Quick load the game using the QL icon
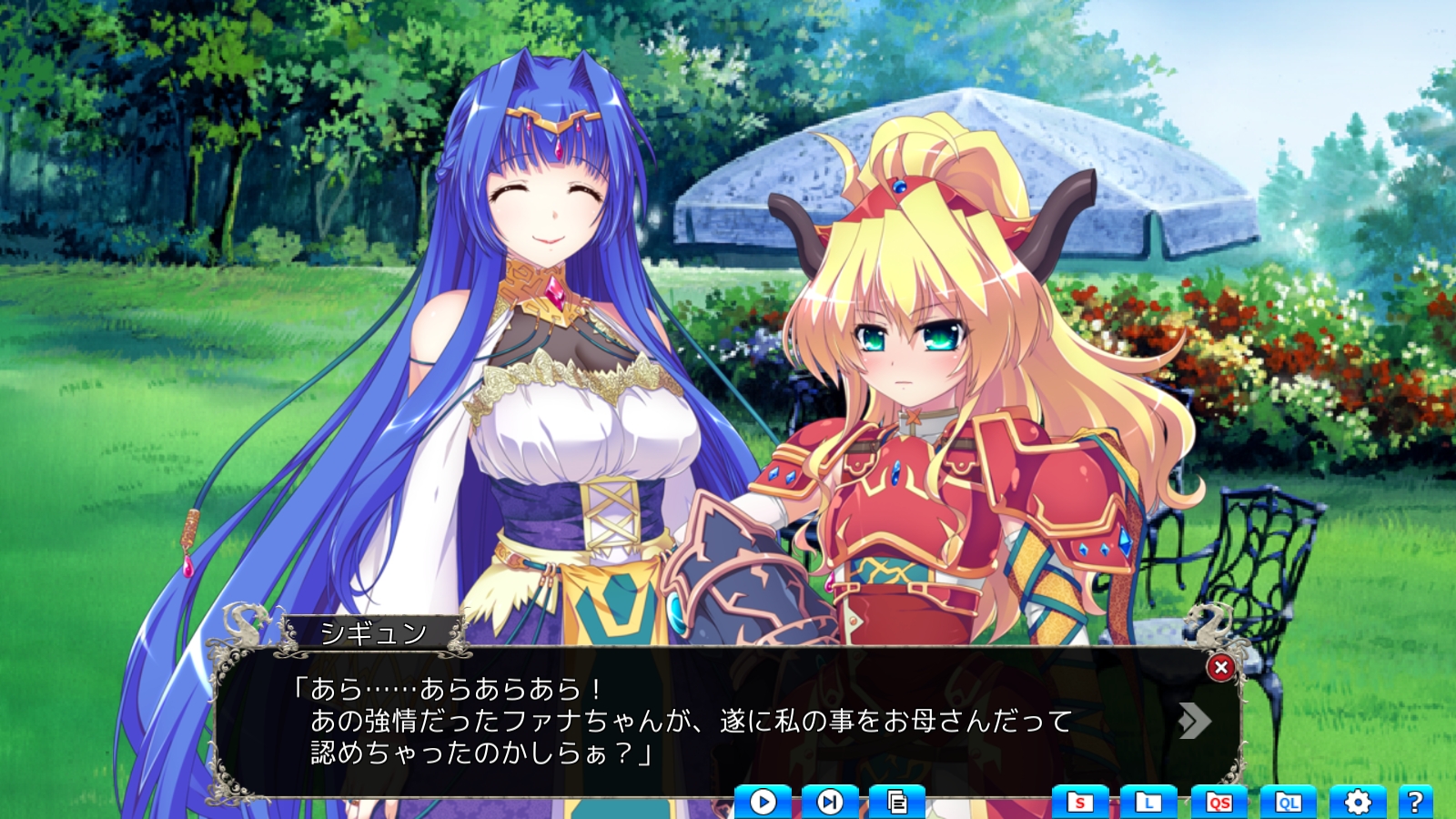The width and height of the screenshot is (1456, 819). click(1285, 801)
